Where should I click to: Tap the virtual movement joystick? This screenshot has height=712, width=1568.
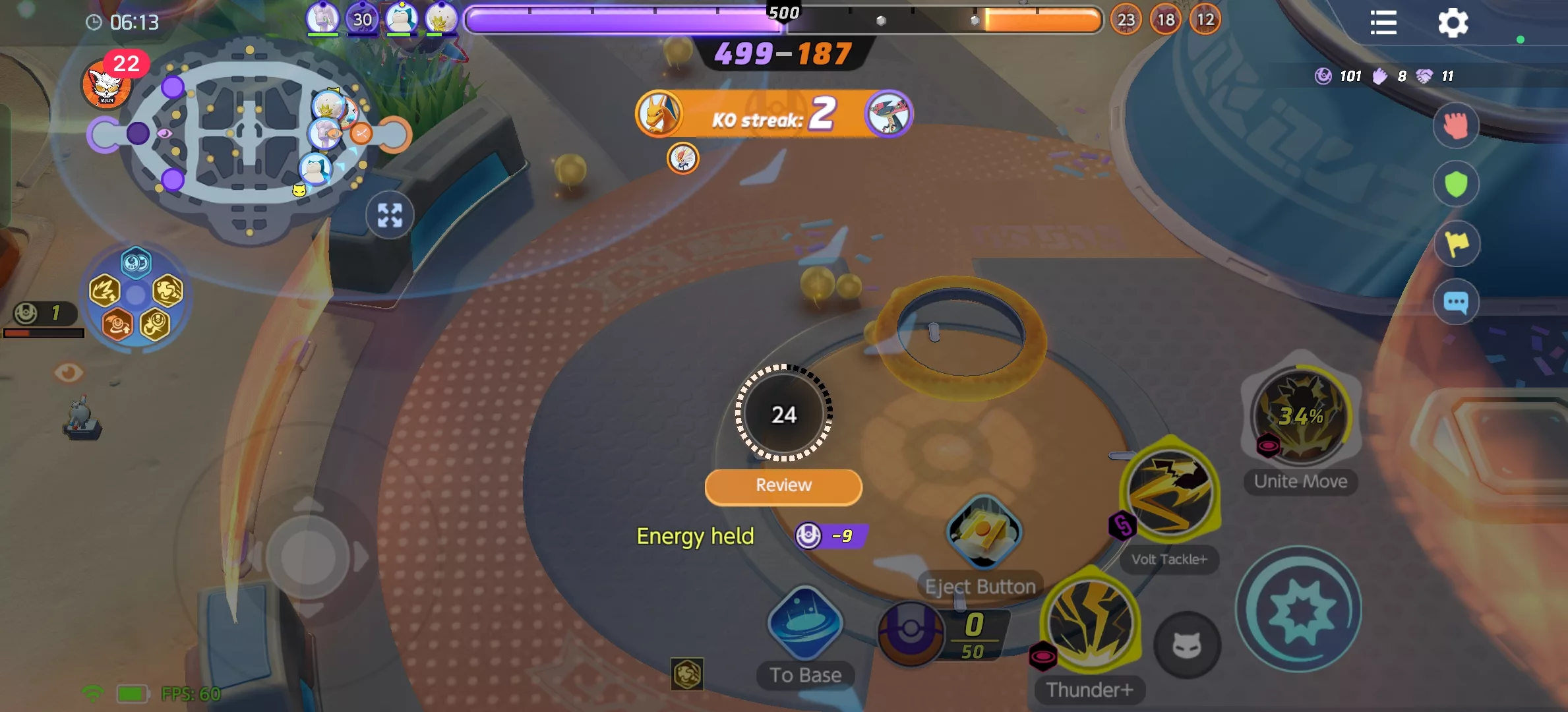pos(308,558)
